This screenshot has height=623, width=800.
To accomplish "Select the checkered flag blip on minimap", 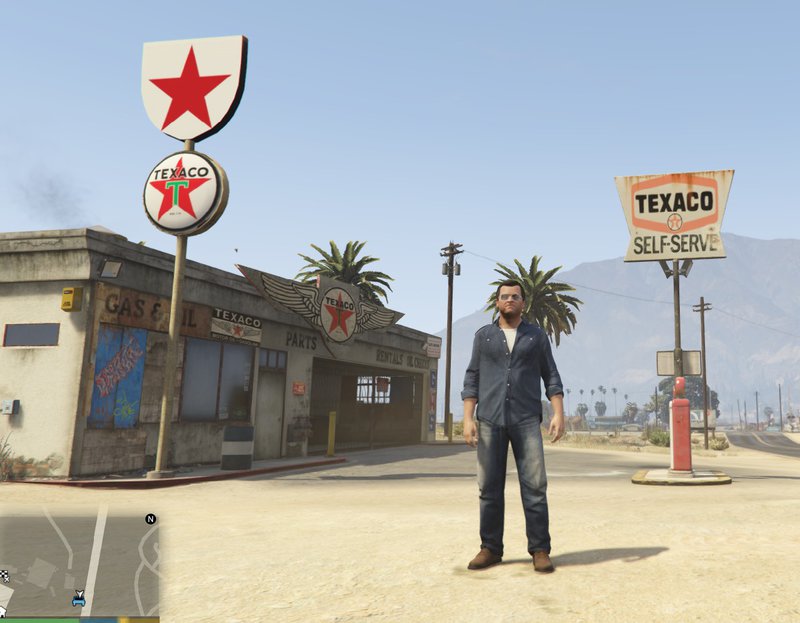I will (5, 575).
